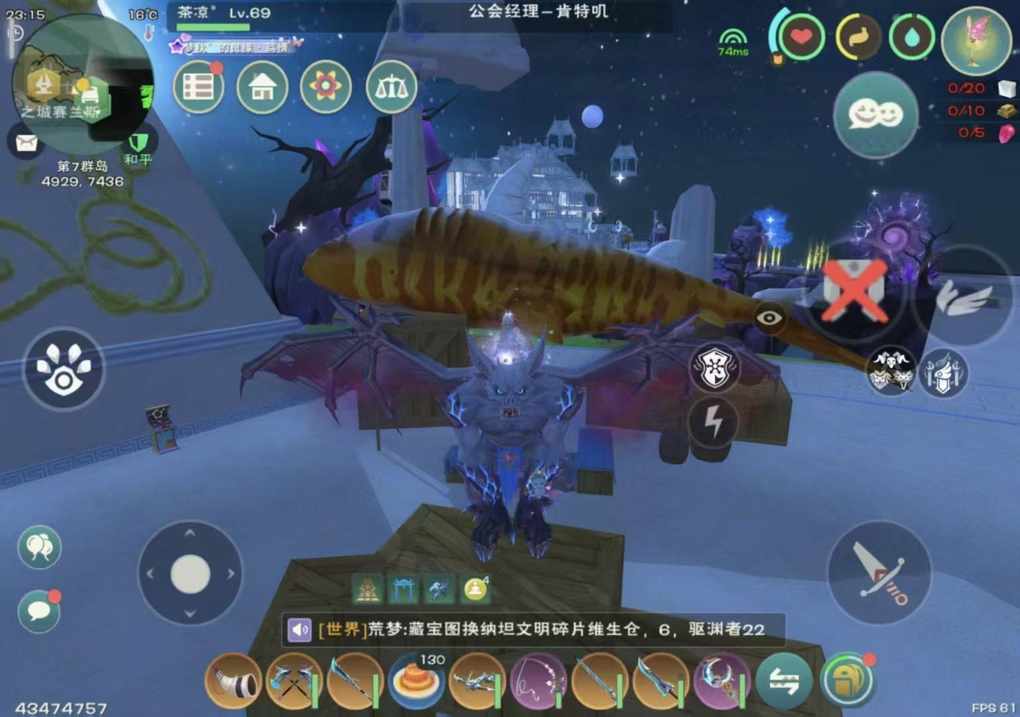Viewport: 1020px width, 717px height.
Task: Open the house home menu
Action: click(262, 87)
